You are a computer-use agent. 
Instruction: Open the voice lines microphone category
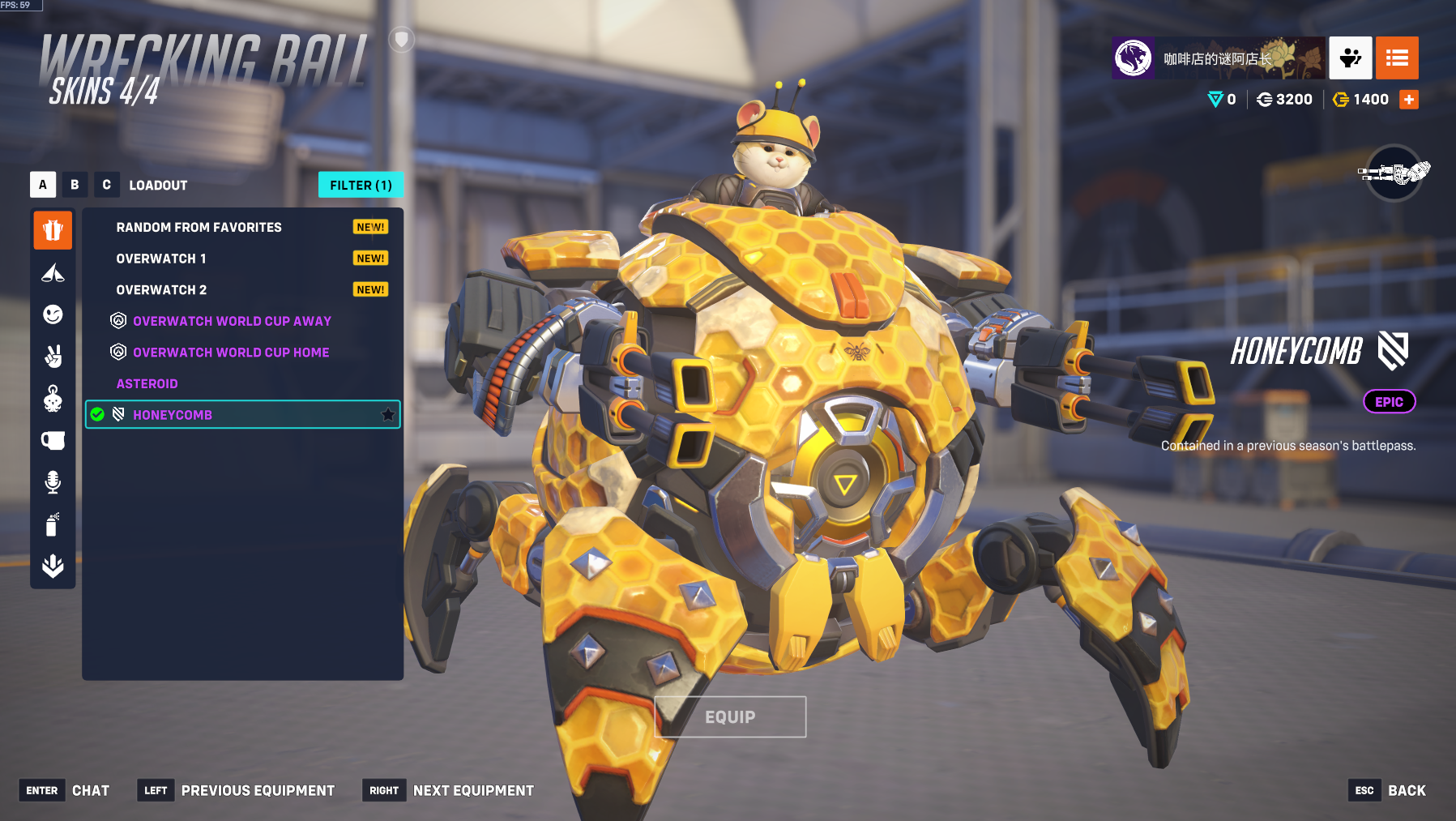53,482
